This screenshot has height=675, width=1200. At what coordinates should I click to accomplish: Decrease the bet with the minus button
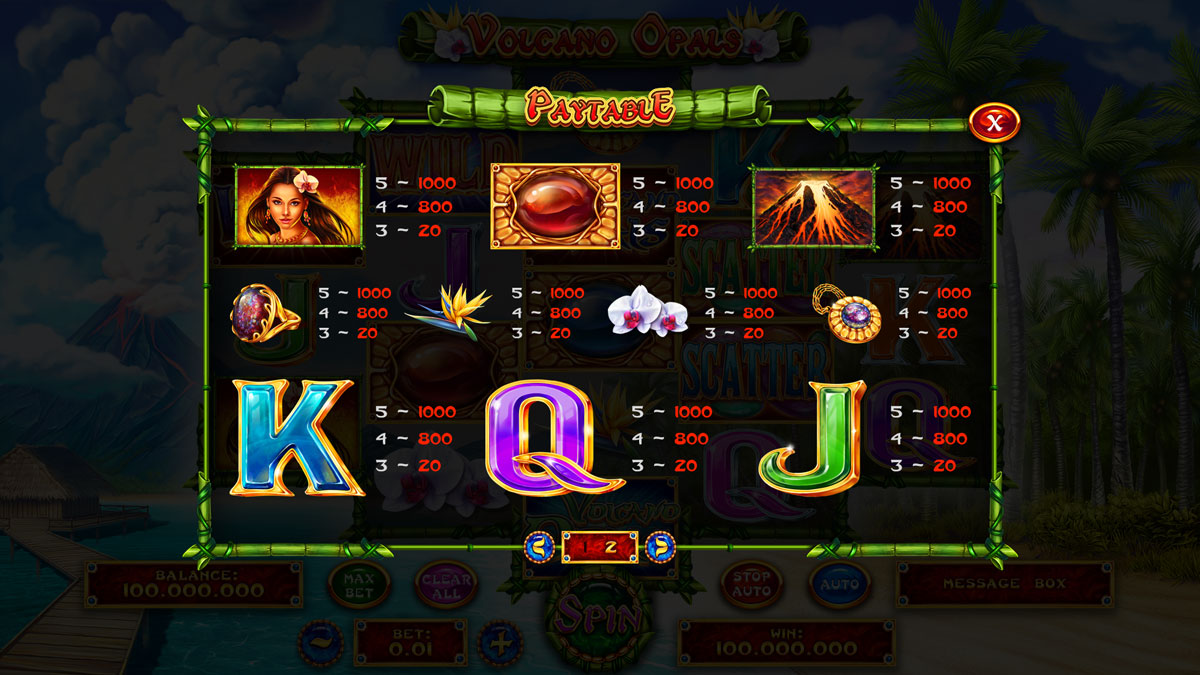[321, 641]
